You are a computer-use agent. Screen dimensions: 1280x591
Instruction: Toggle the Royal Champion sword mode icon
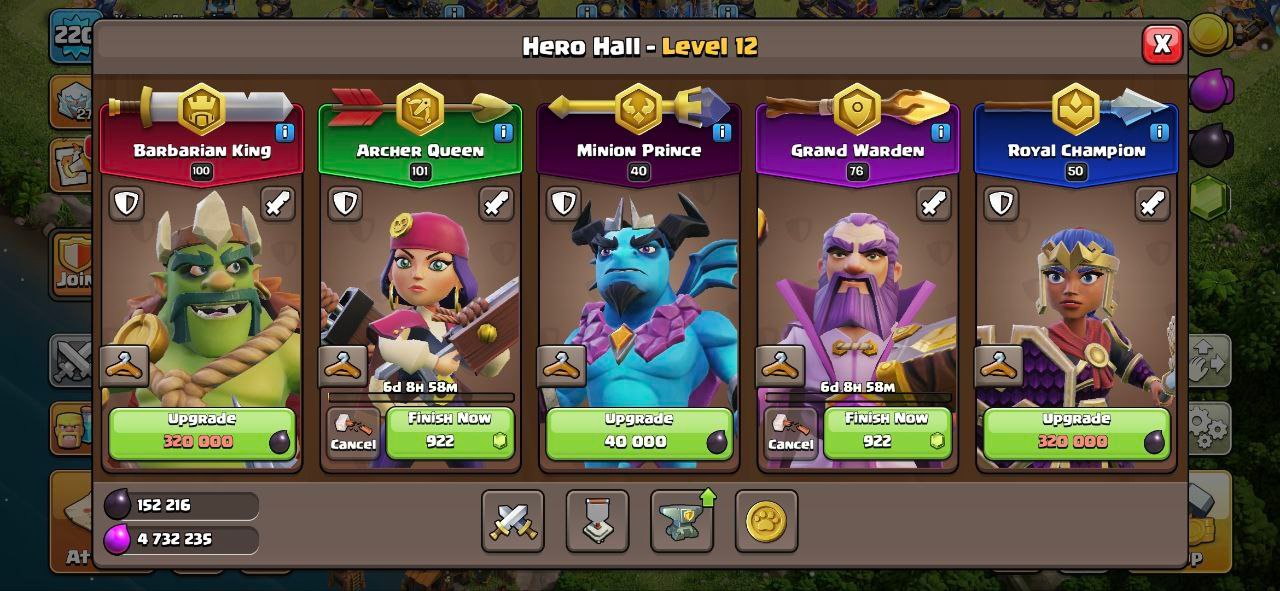point(1152,203)
